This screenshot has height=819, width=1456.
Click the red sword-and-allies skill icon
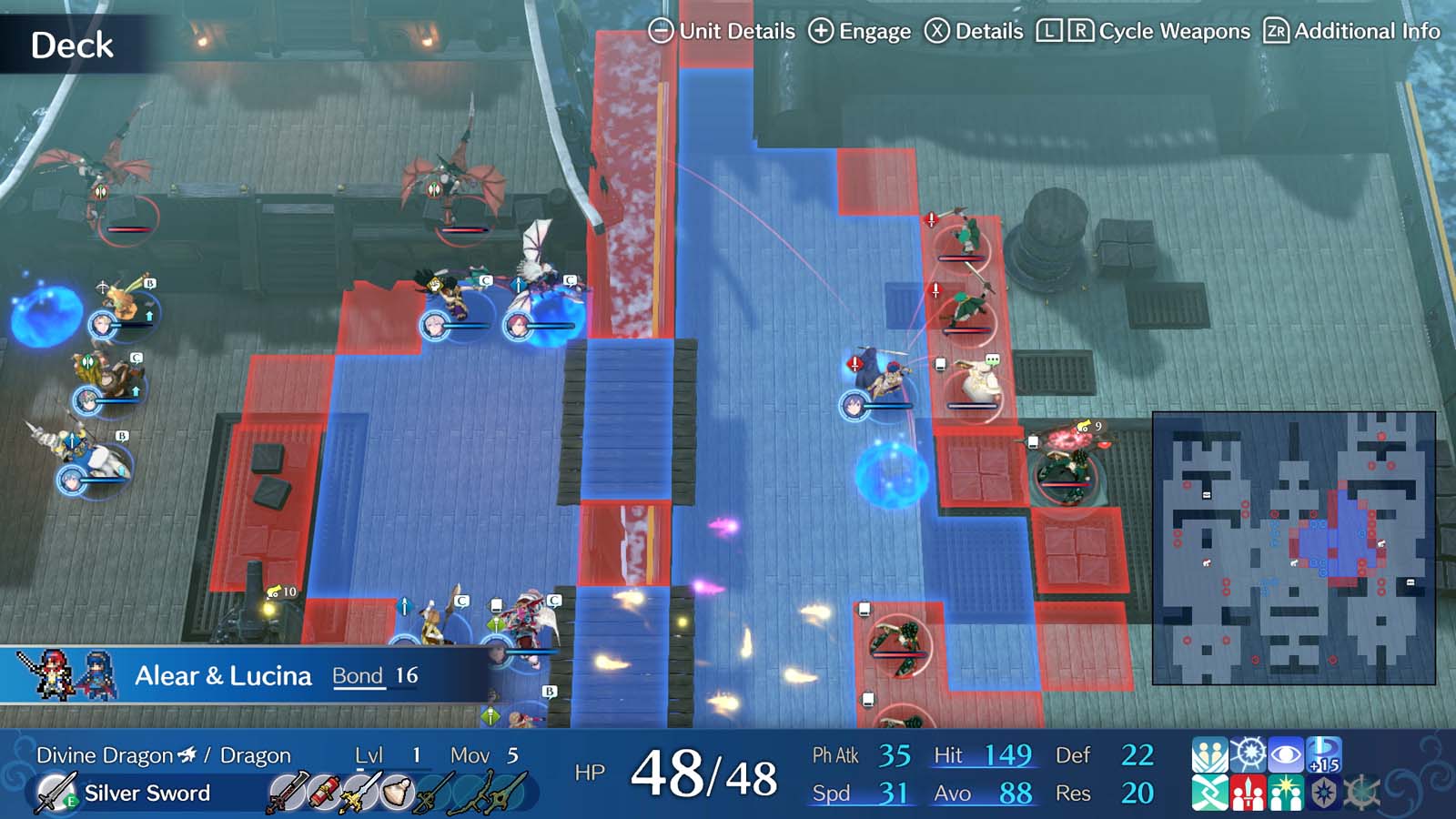pyautogui.click(x=1249, y=794)
